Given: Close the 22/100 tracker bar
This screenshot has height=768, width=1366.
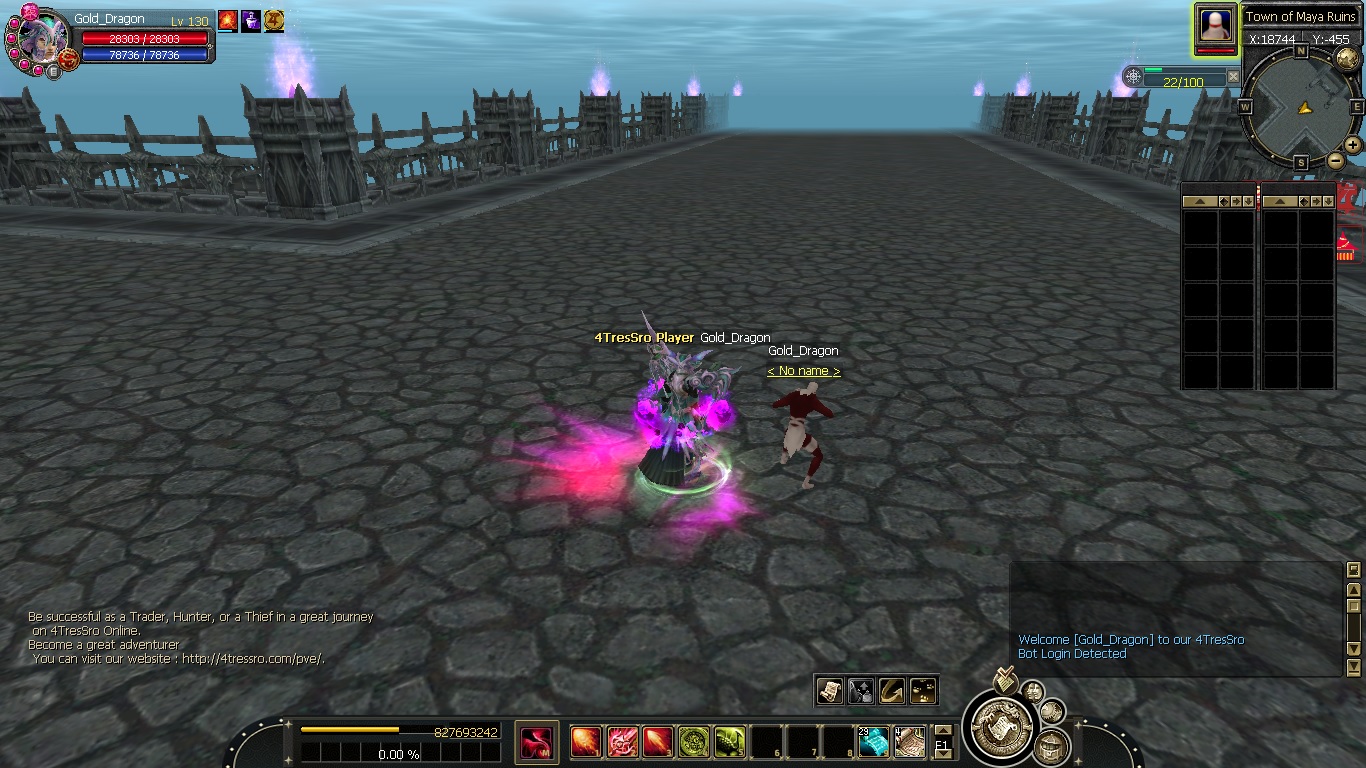Looking at the screenshot, I should (1233, 77).
